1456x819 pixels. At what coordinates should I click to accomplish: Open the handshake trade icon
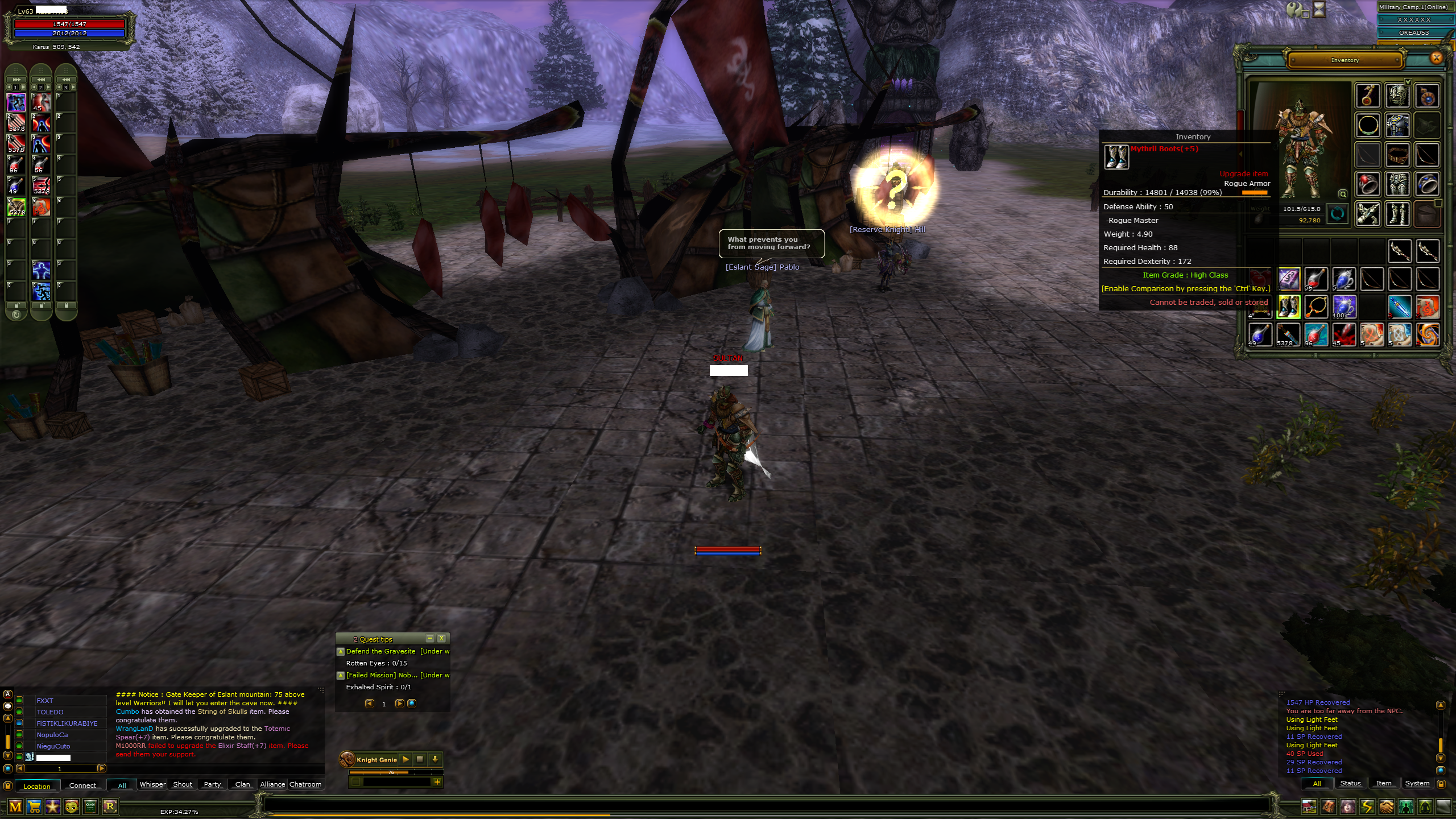[1386, 806]
